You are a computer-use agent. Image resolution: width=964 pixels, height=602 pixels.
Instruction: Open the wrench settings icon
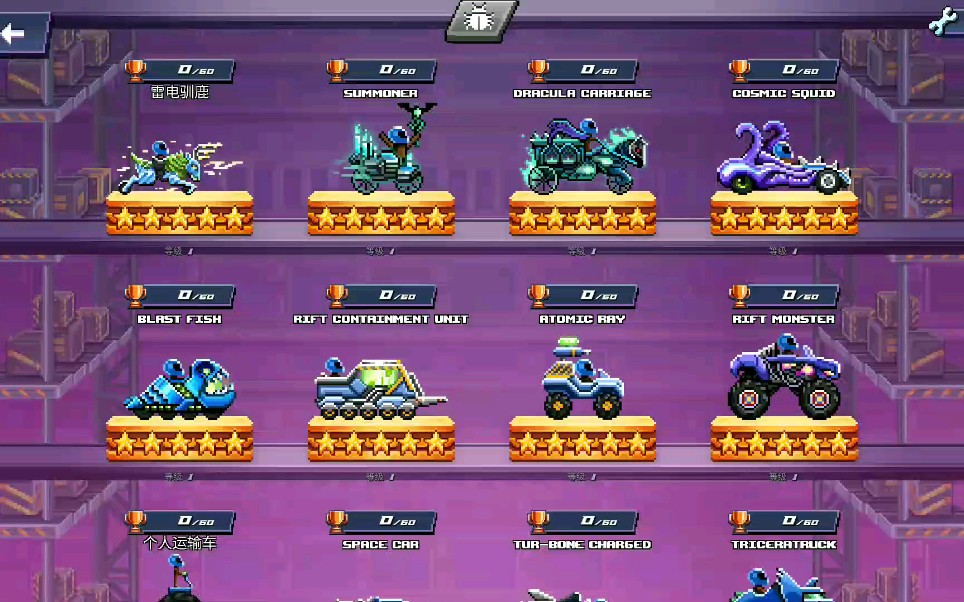point(942,22)
